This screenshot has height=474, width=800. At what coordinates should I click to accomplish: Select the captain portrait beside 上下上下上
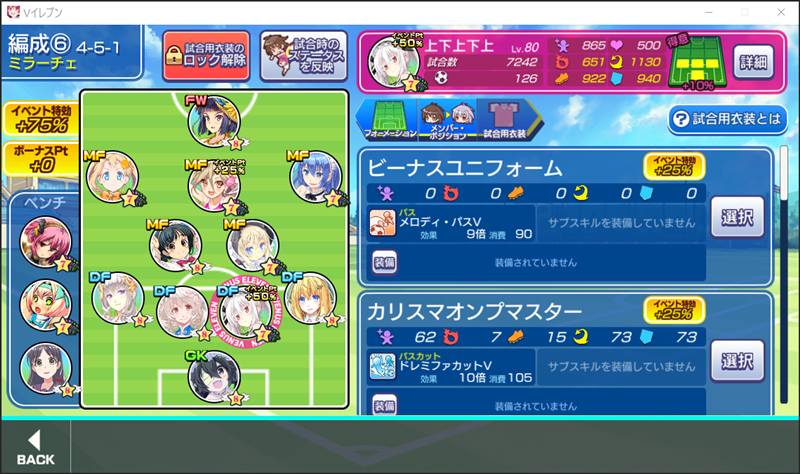(x=393, y=60)
